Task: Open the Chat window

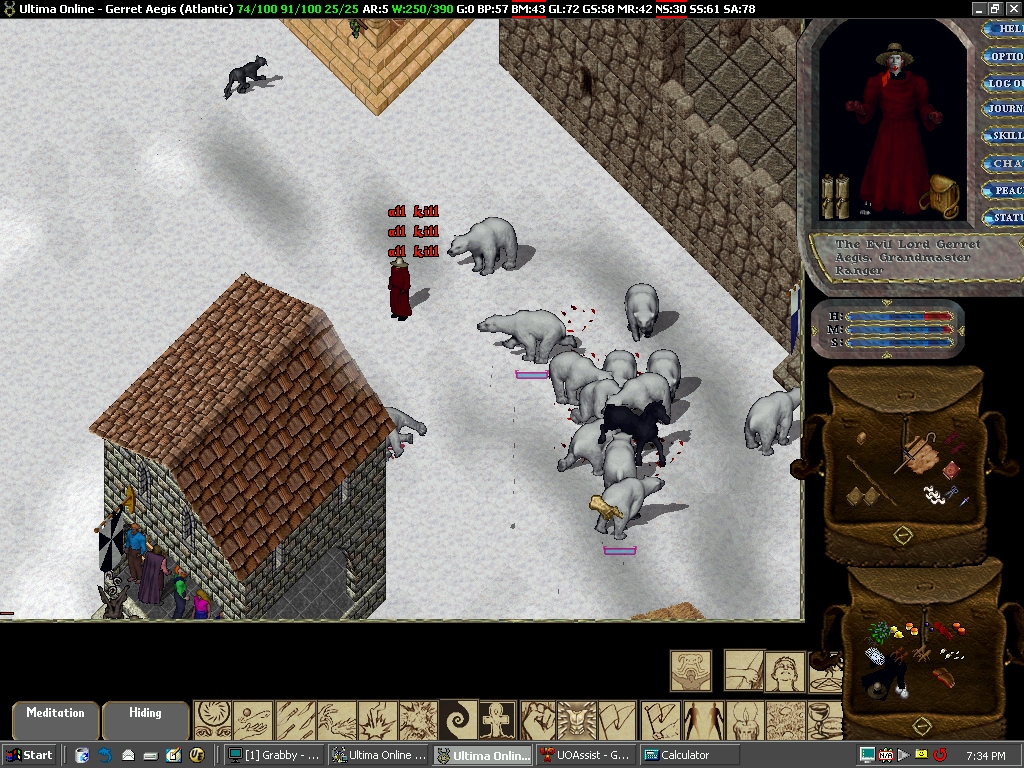Action: [1004, 163]
